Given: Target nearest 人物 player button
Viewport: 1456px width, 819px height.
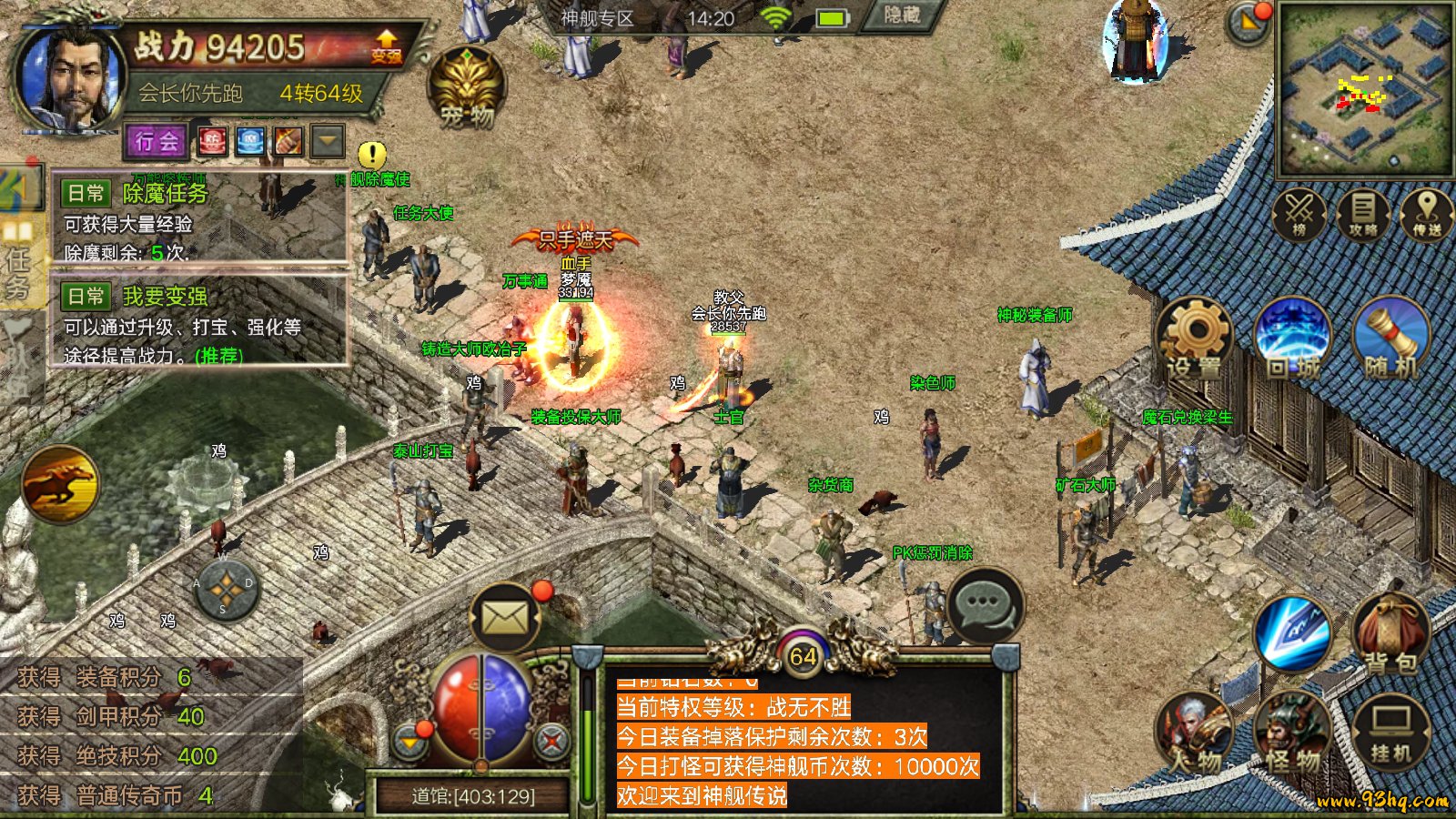Looking at the screenshot, I should tap(1194, 733).
